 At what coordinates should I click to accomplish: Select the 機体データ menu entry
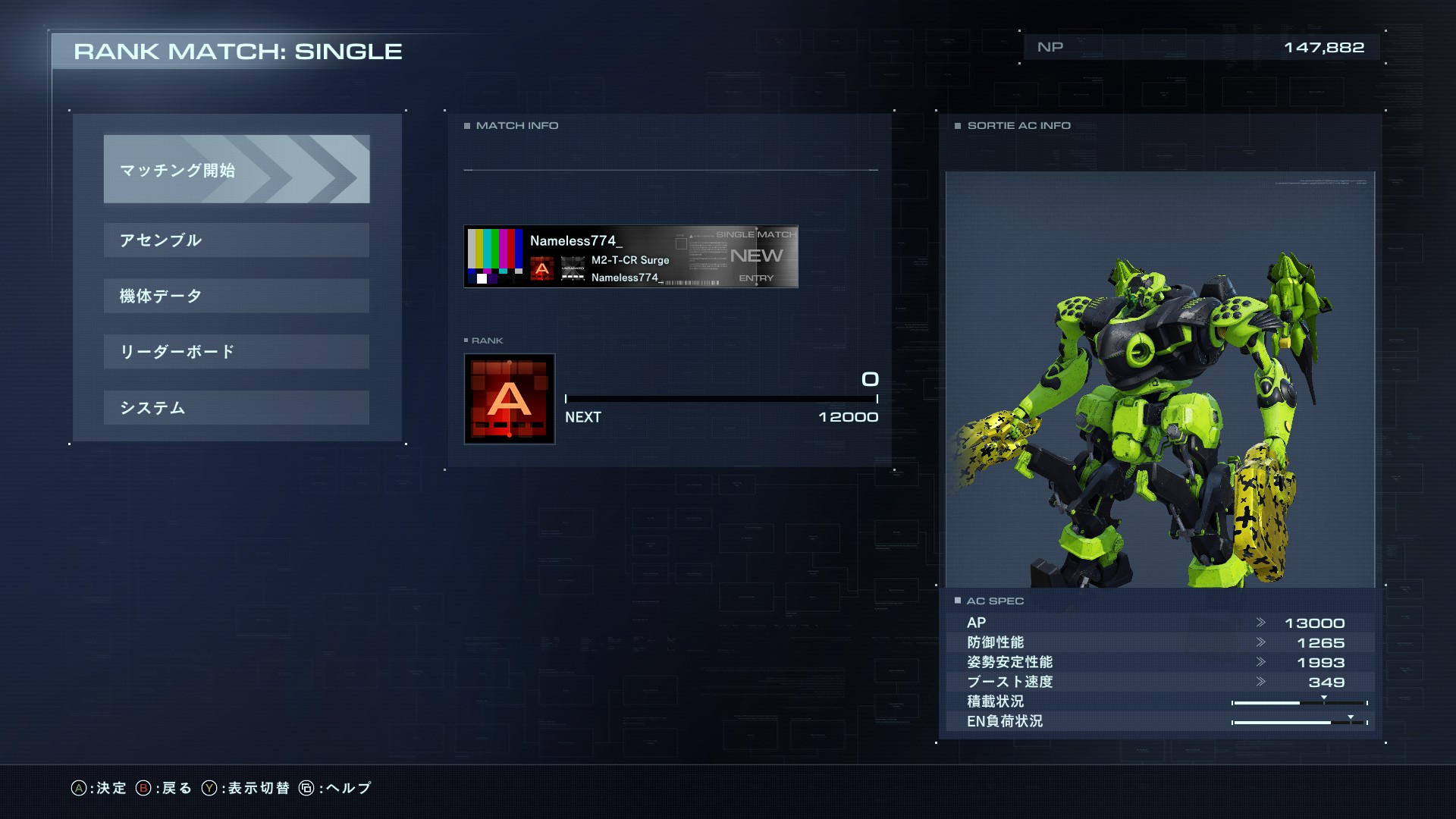[x=237, y=296]
